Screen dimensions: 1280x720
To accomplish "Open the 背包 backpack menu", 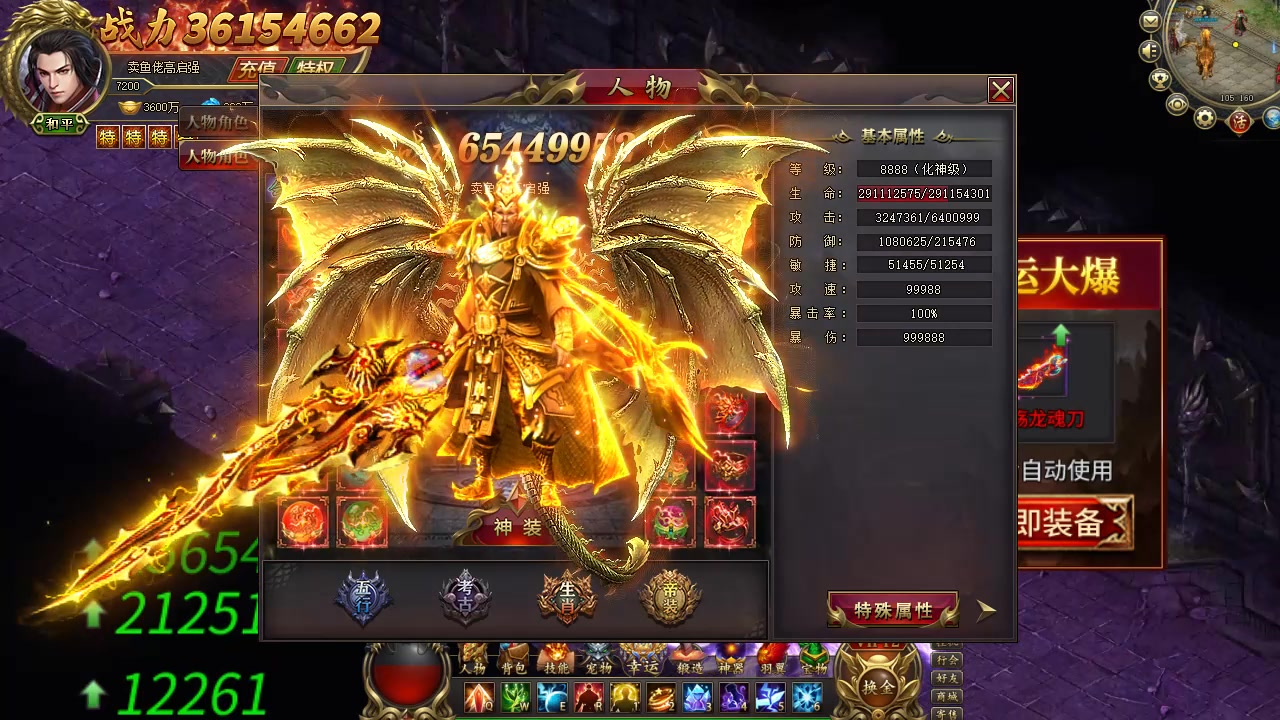I will [x=514, y=662].
